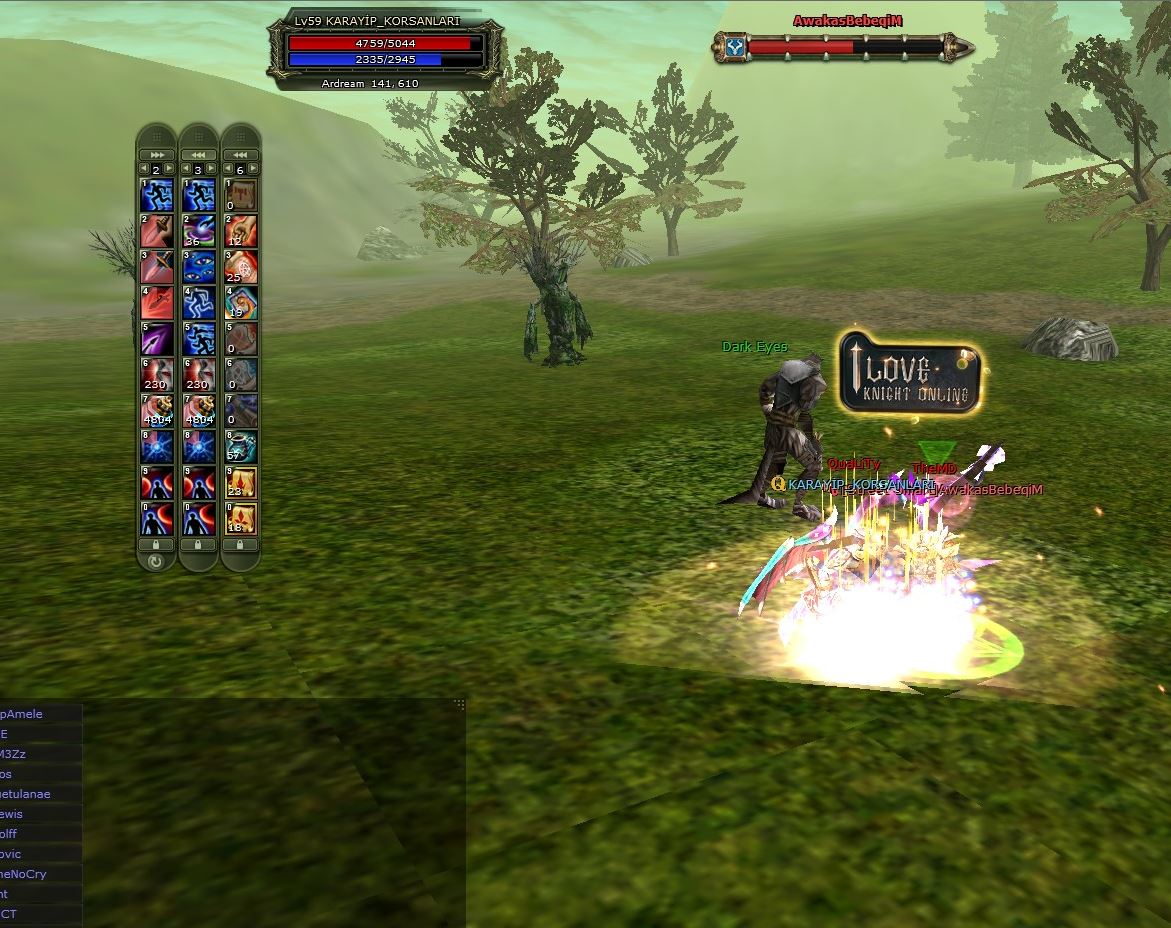Go to the page after skill page 6

(x=253, y=169)
